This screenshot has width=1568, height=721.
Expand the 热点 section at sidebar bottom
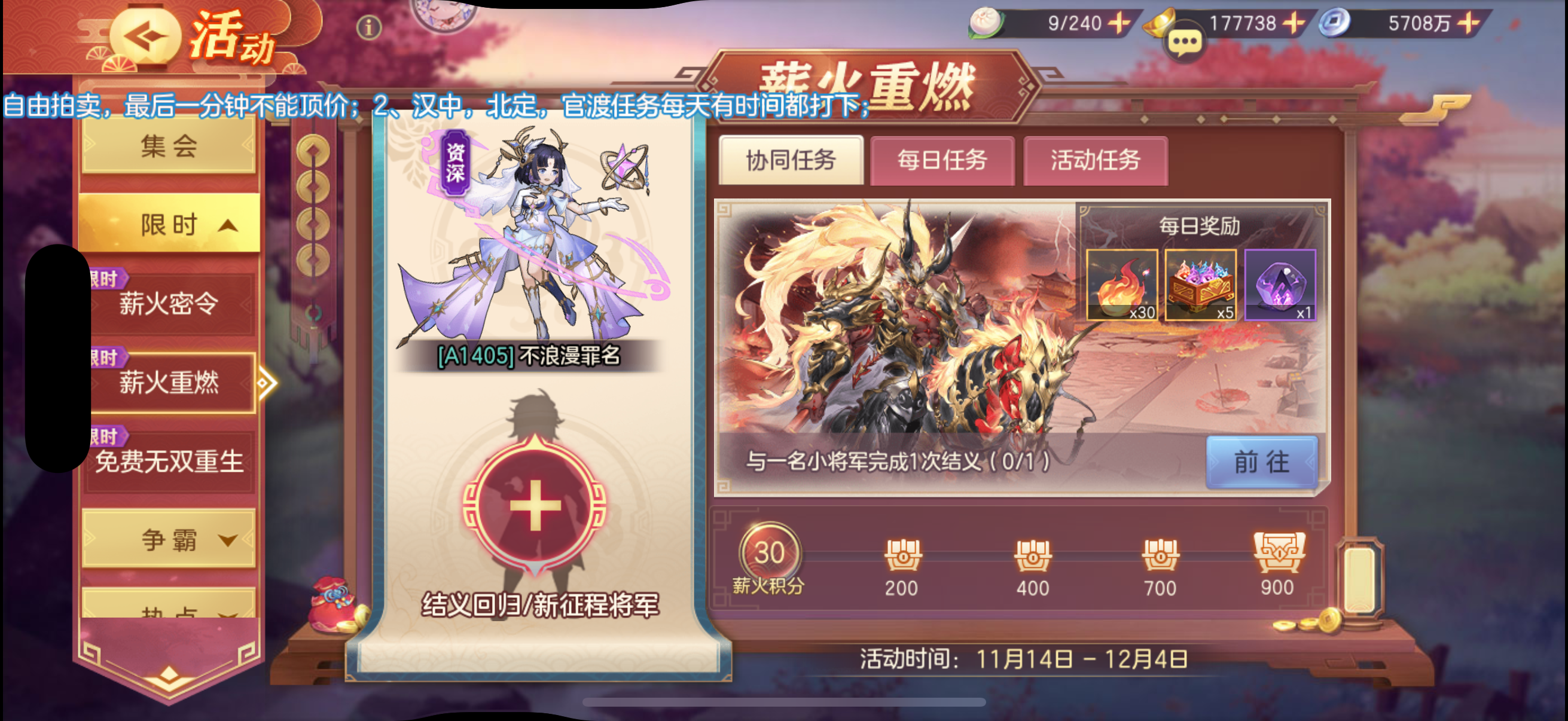point(169,612)
